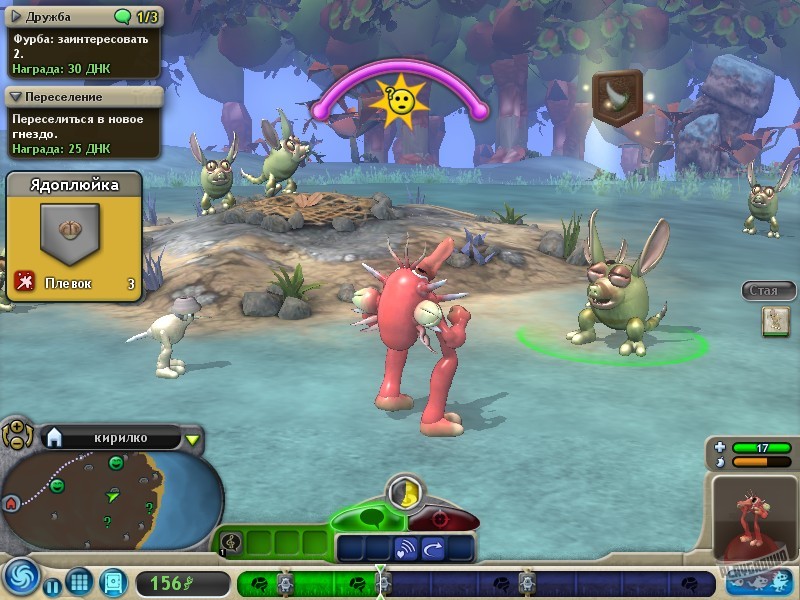Click the Стая pack label
This screenshot has width=800, height=600.
pos(768,291)
